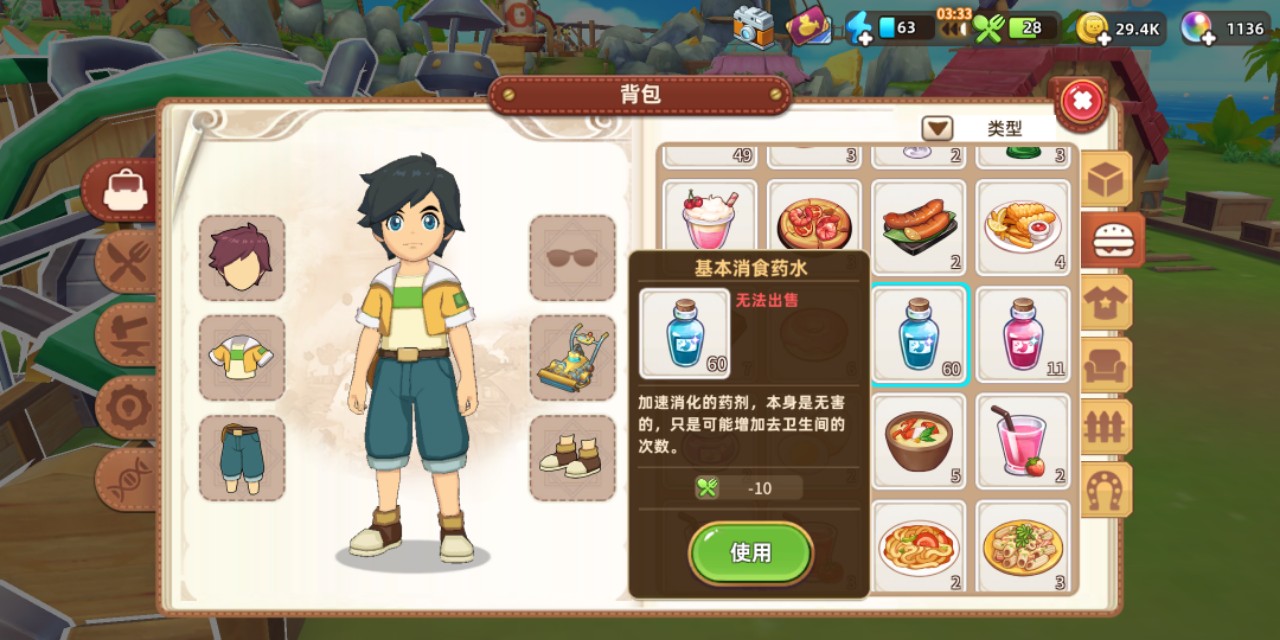Viewport: 1280px width, 640px height.
Task: Switch to the burger food tab
Action: point(1109,241)
